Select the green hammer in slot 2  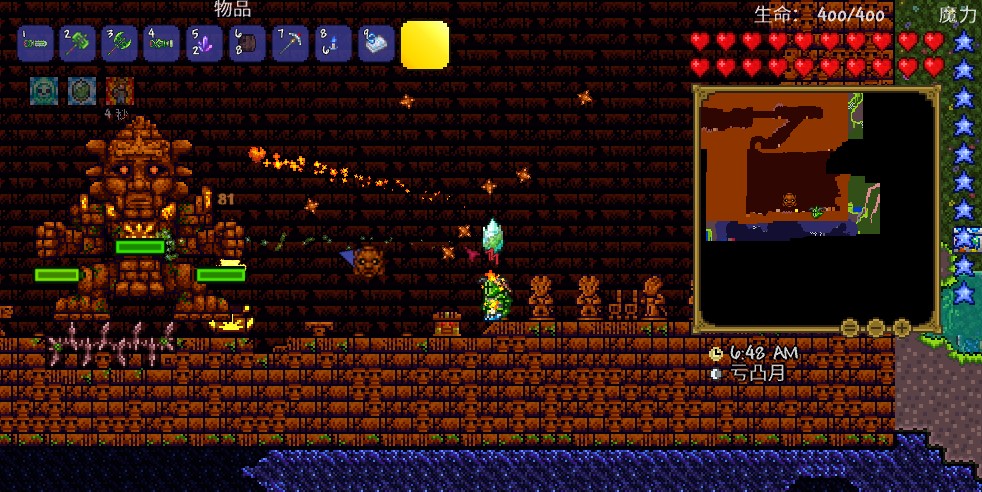[x=78, y=45]
